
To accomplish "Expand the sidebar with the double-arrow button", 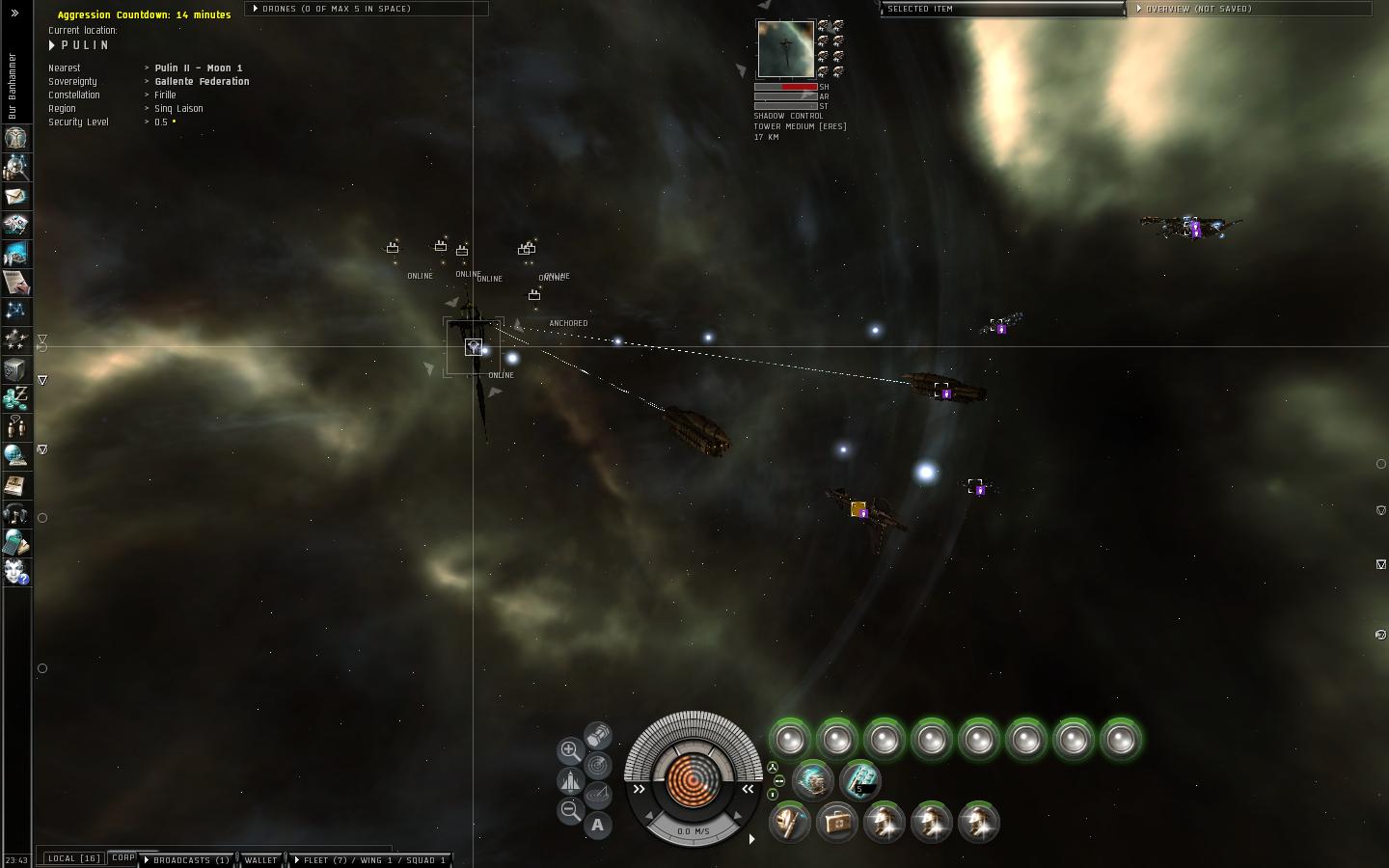I will [x=14, y=14].
